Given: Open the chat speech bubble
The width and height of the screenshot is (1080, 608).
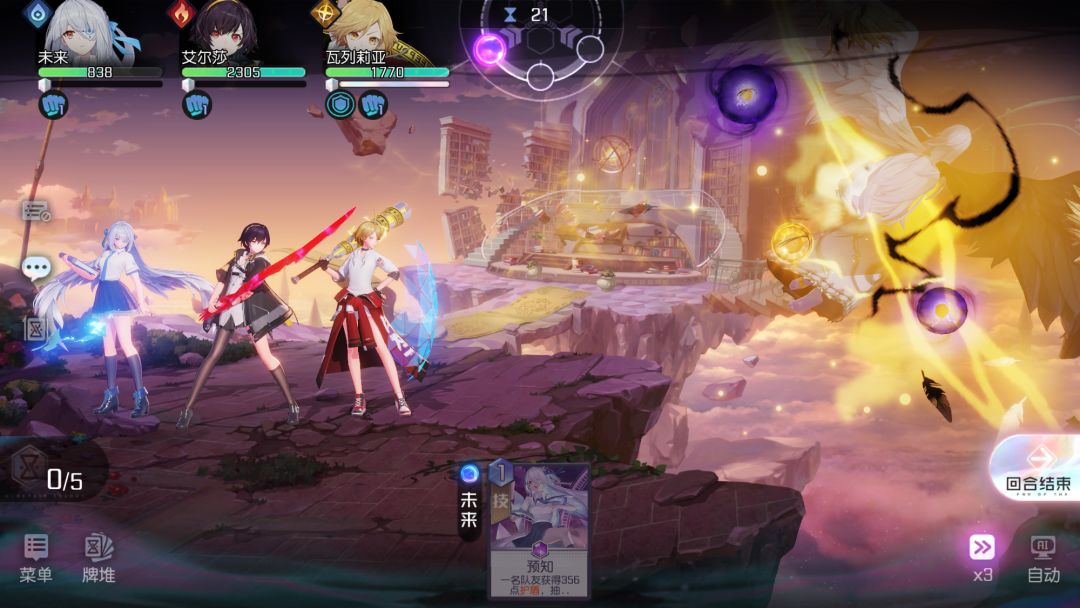Looking at the screenshot, I should click(x=36, y=268).
